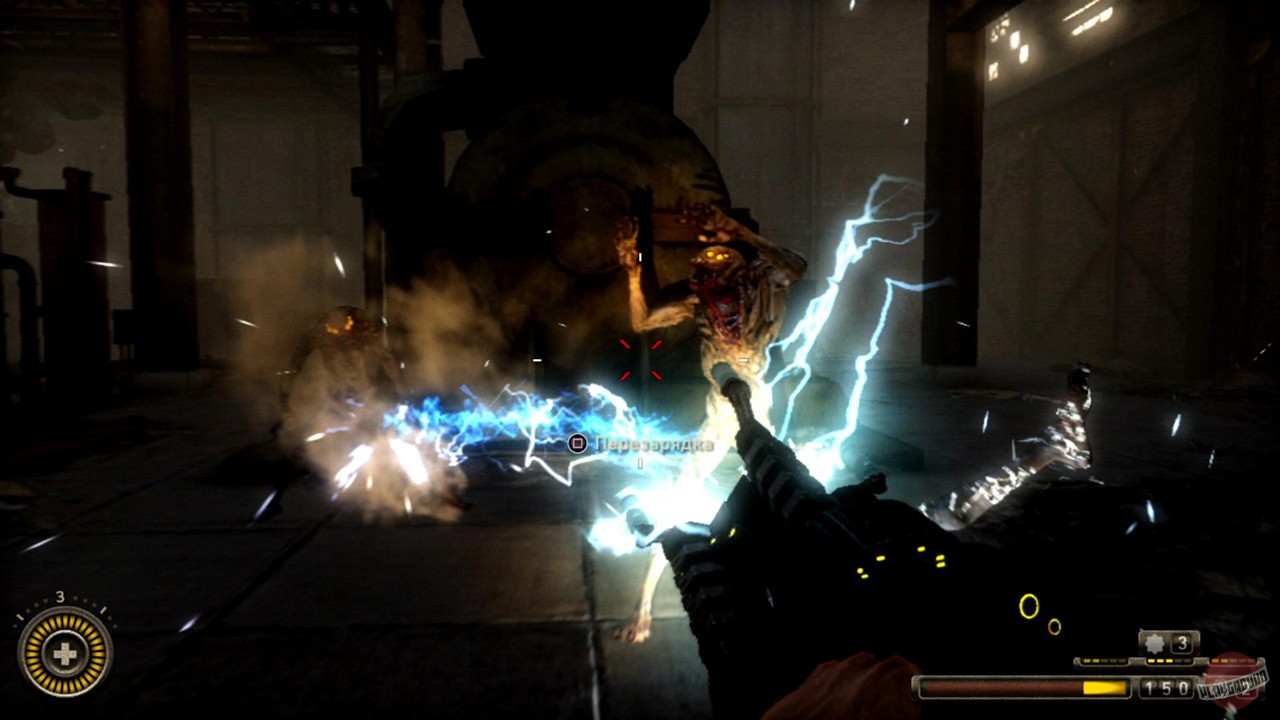
Task: Click the yellow ammo fill bar
Action: [x=1104, y=687]
